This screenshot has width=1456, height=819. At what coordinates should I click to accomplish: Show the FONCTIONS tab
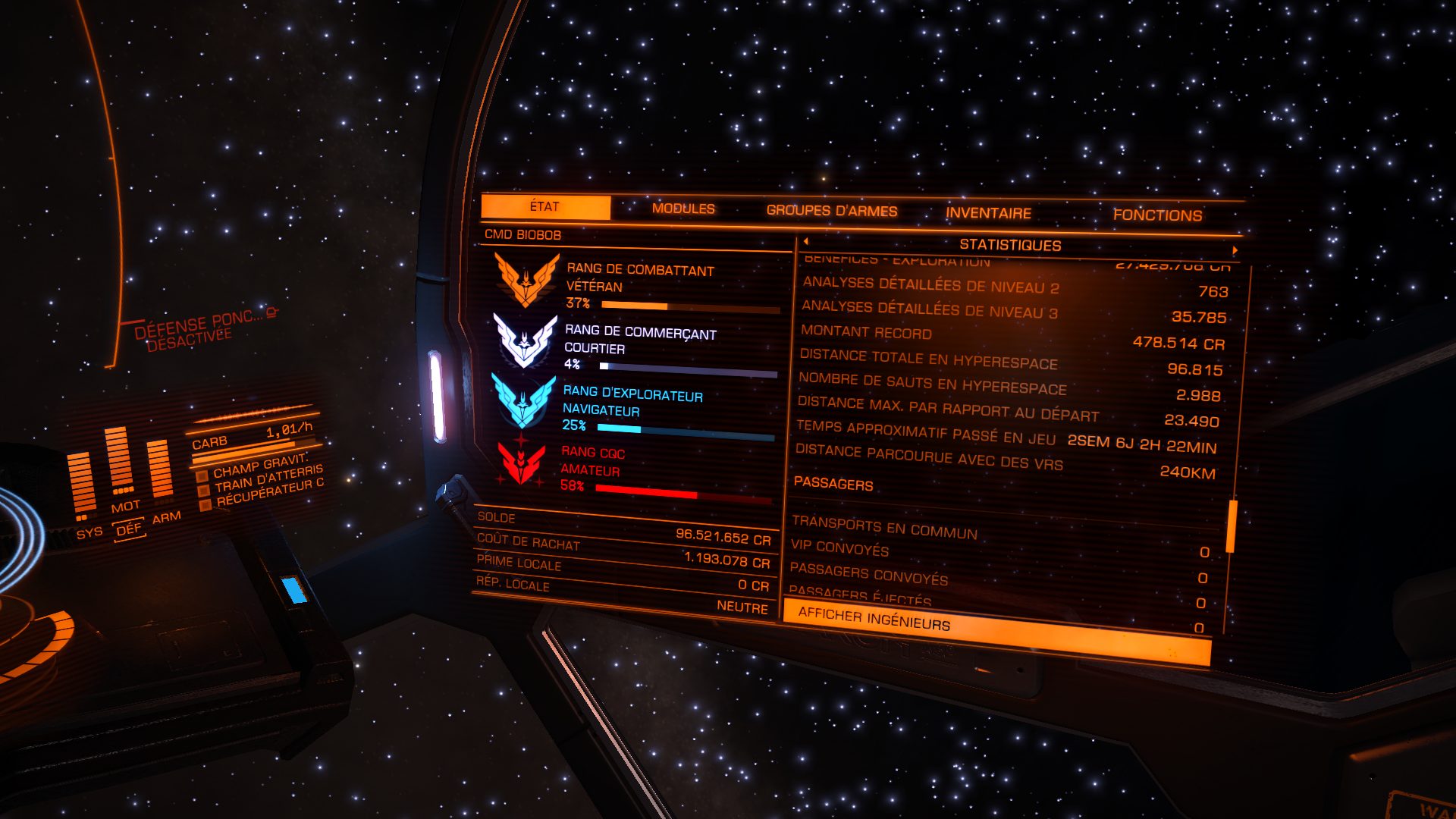point(1157,215)
